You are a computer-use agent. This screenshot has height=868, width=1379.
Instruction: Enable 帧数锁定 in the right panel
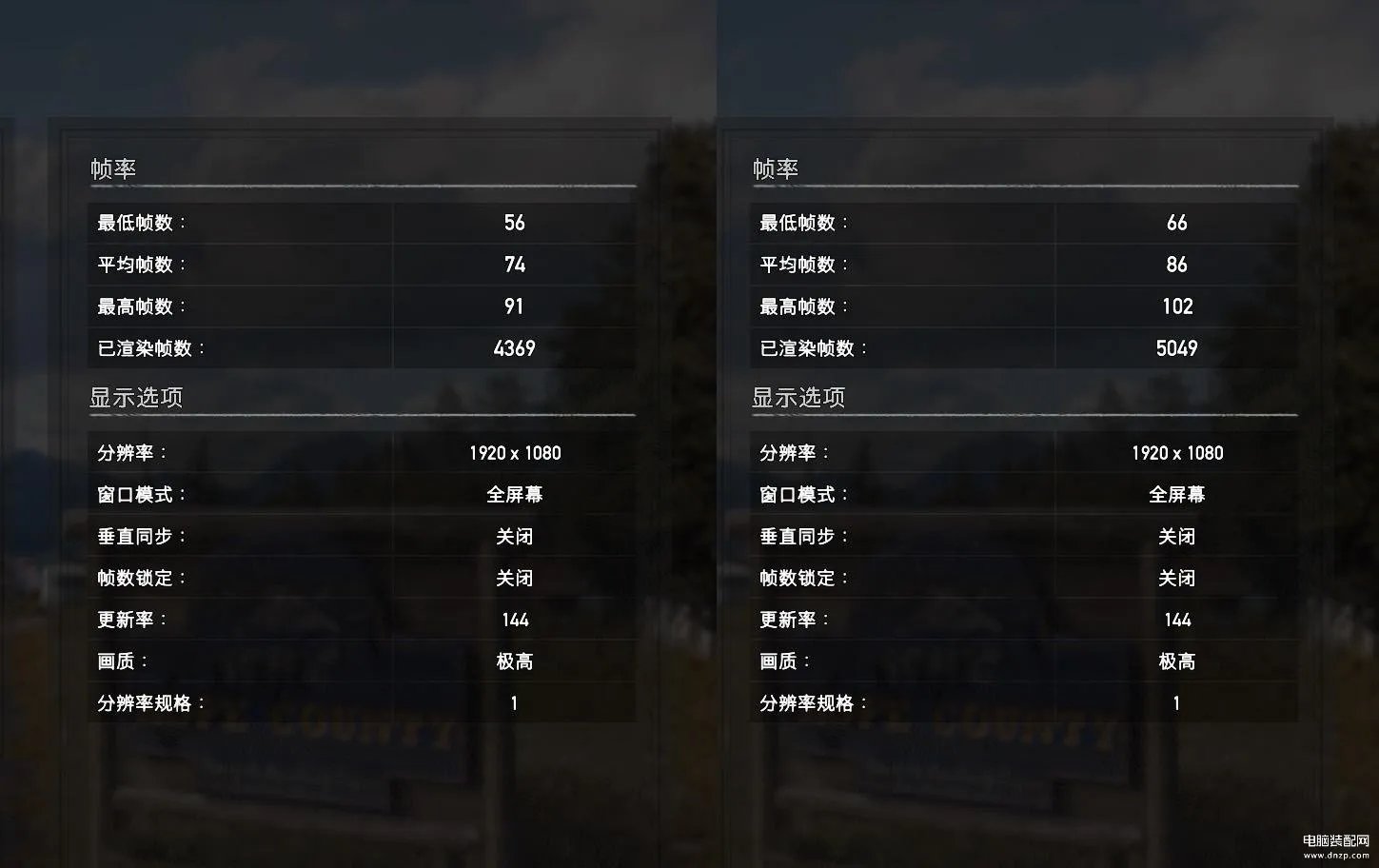tap(1176, 578)
